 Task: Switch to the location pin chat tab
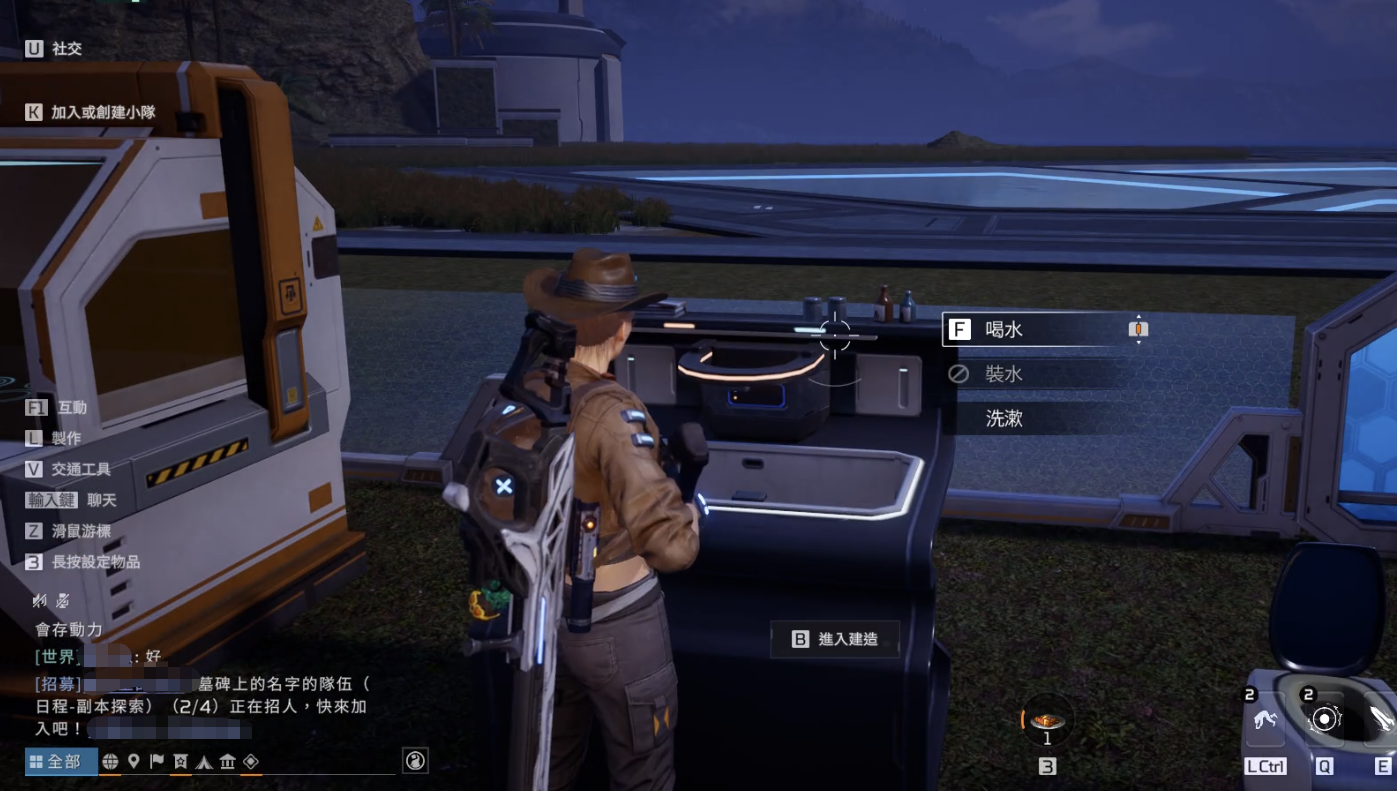(133, 762)
